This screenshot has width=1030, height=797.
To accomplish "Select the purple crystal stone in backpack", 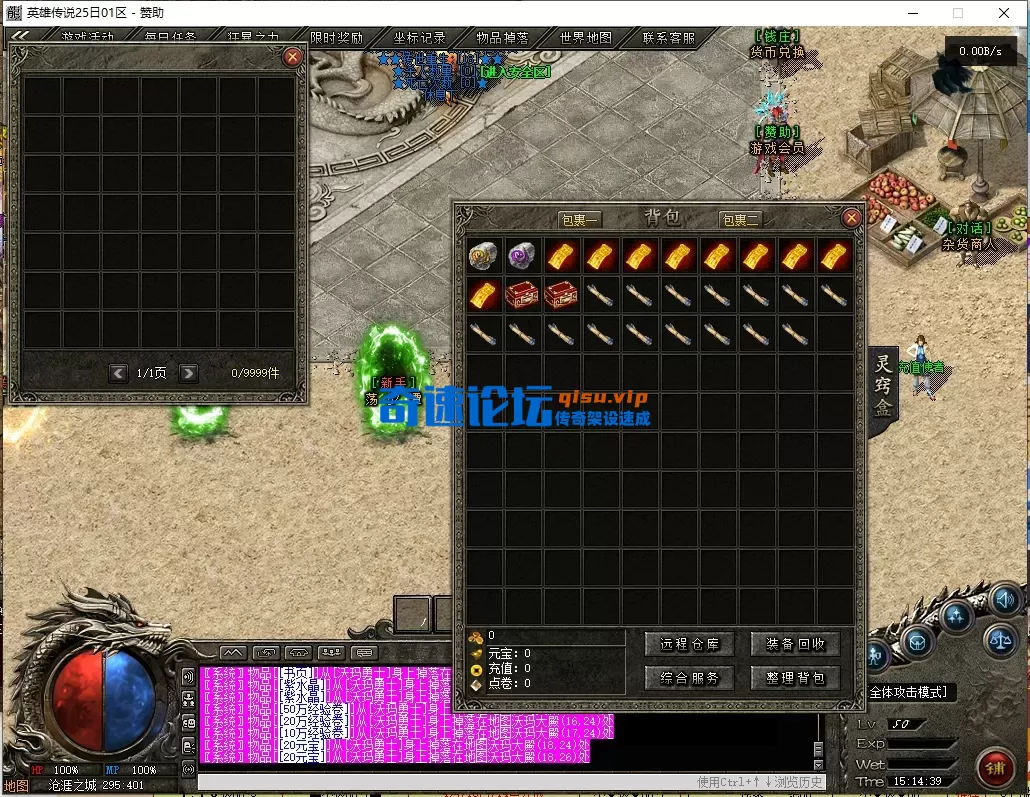I will coord(521,257).
